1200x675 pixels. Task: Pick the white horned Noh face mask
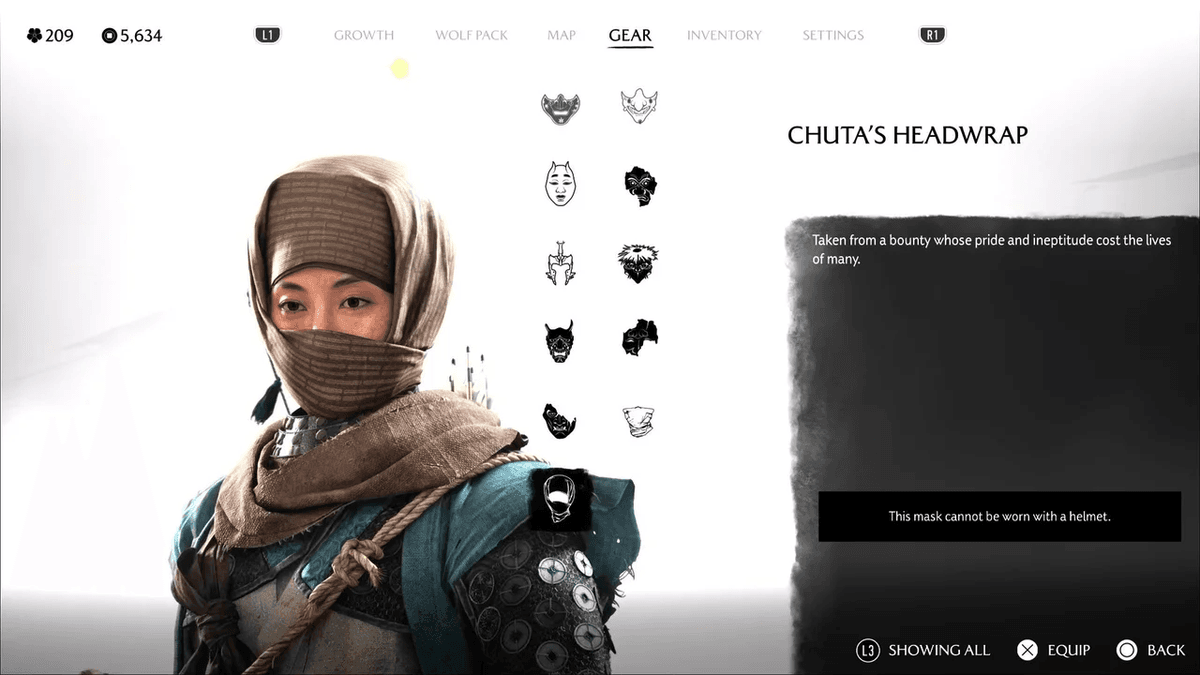(x=560, y=184)
